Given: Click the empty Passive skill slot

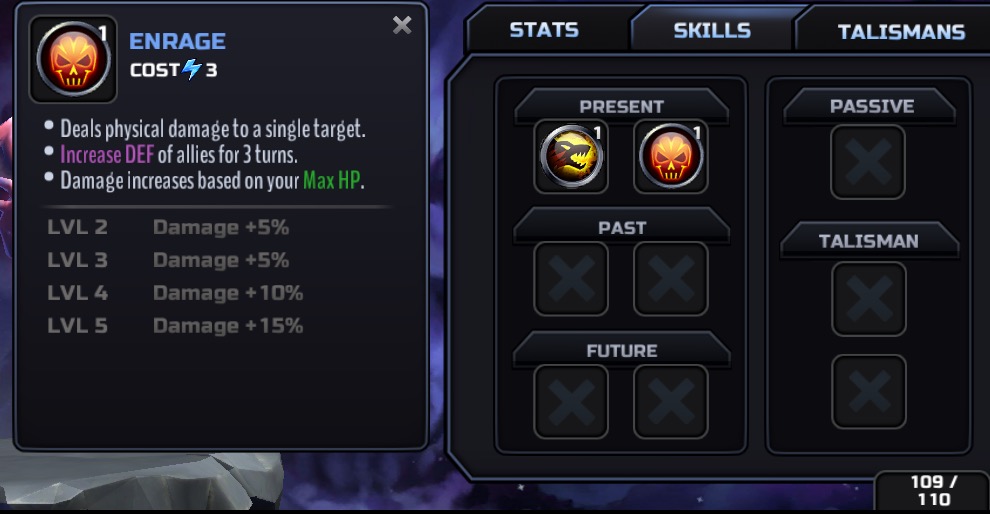Looking at the screenshot, I should tap(868, 162).
